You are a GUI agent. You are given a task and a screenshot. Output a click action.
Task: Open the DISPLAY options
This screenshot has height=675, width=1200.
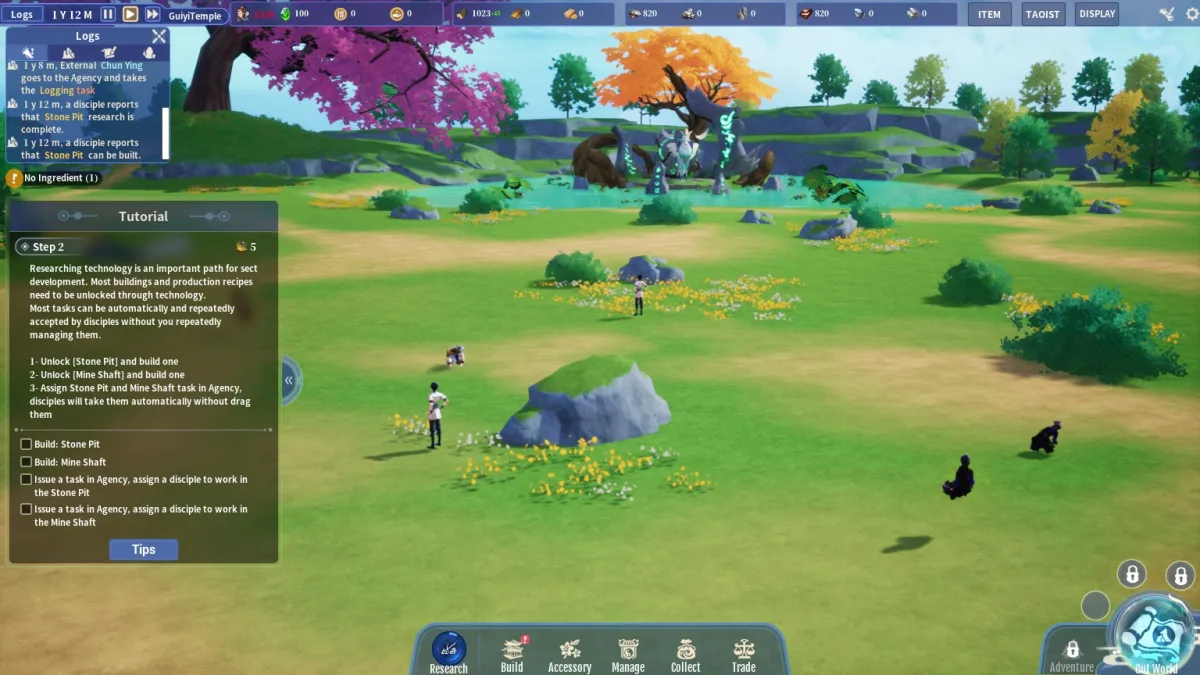coord(1097,14)
